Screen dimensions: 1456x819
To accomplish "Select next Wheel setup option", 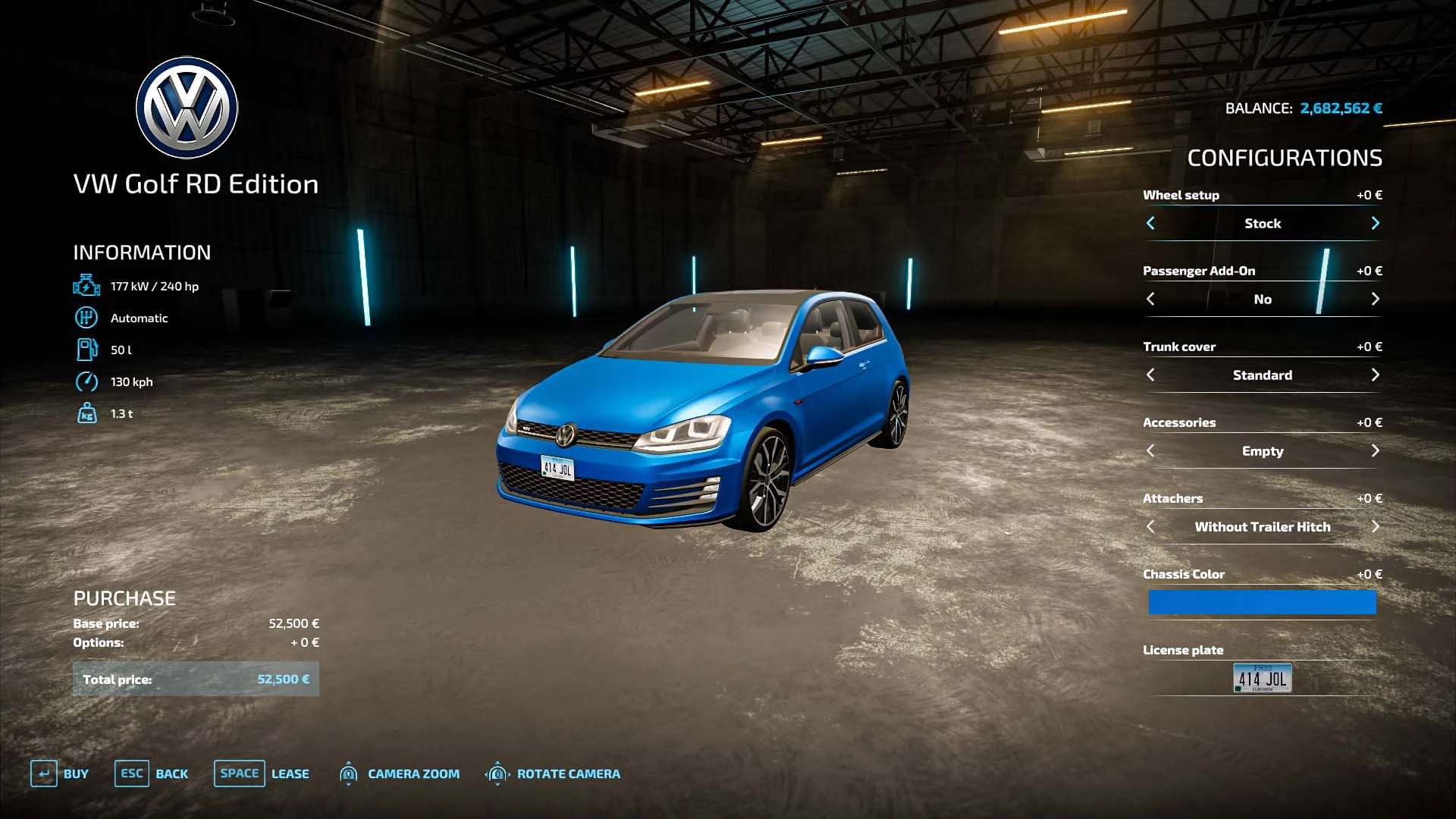I will click(x=1375, y=223).
